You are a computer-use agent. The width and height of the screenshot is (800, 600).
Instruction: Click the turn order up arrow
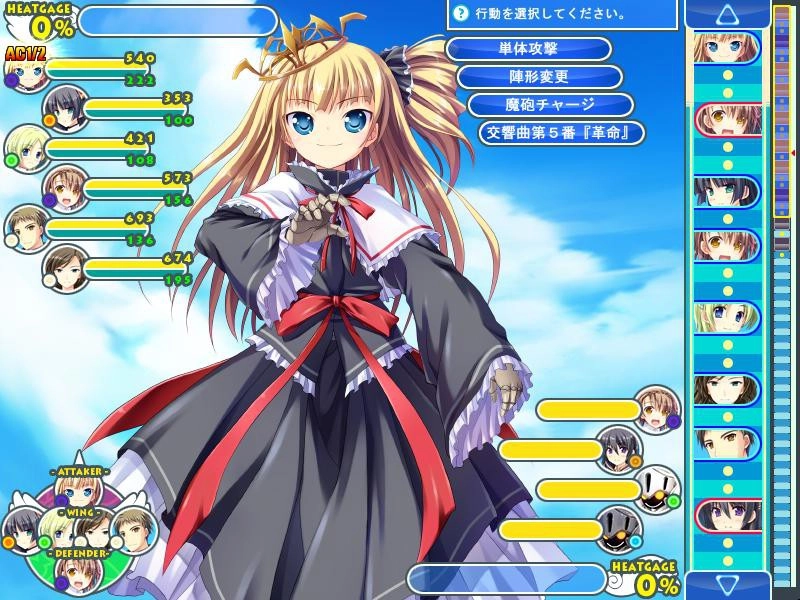(x=727, y=14)
